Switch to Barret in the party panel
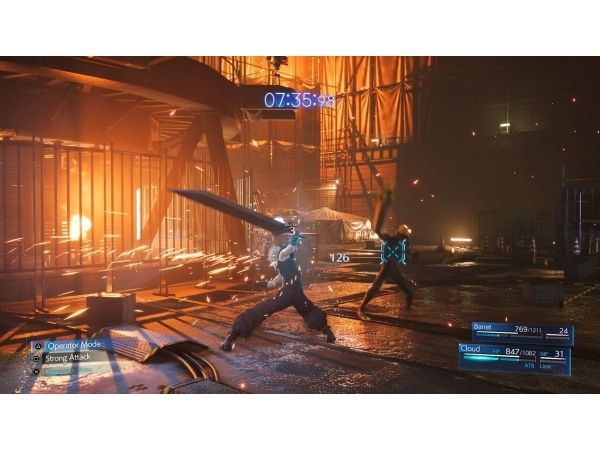 (520, 329)
